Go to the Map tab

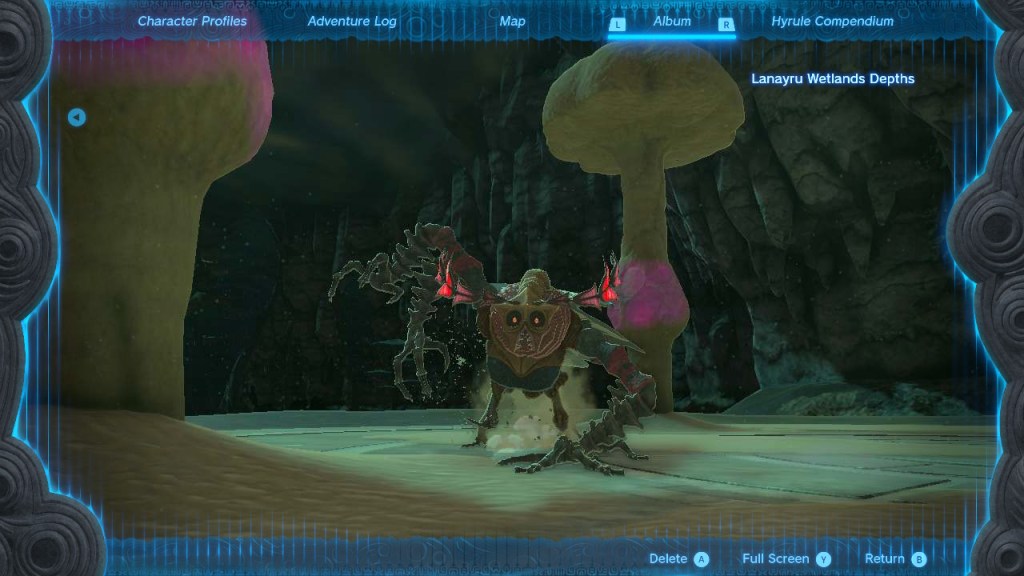(x=512, y=21)
